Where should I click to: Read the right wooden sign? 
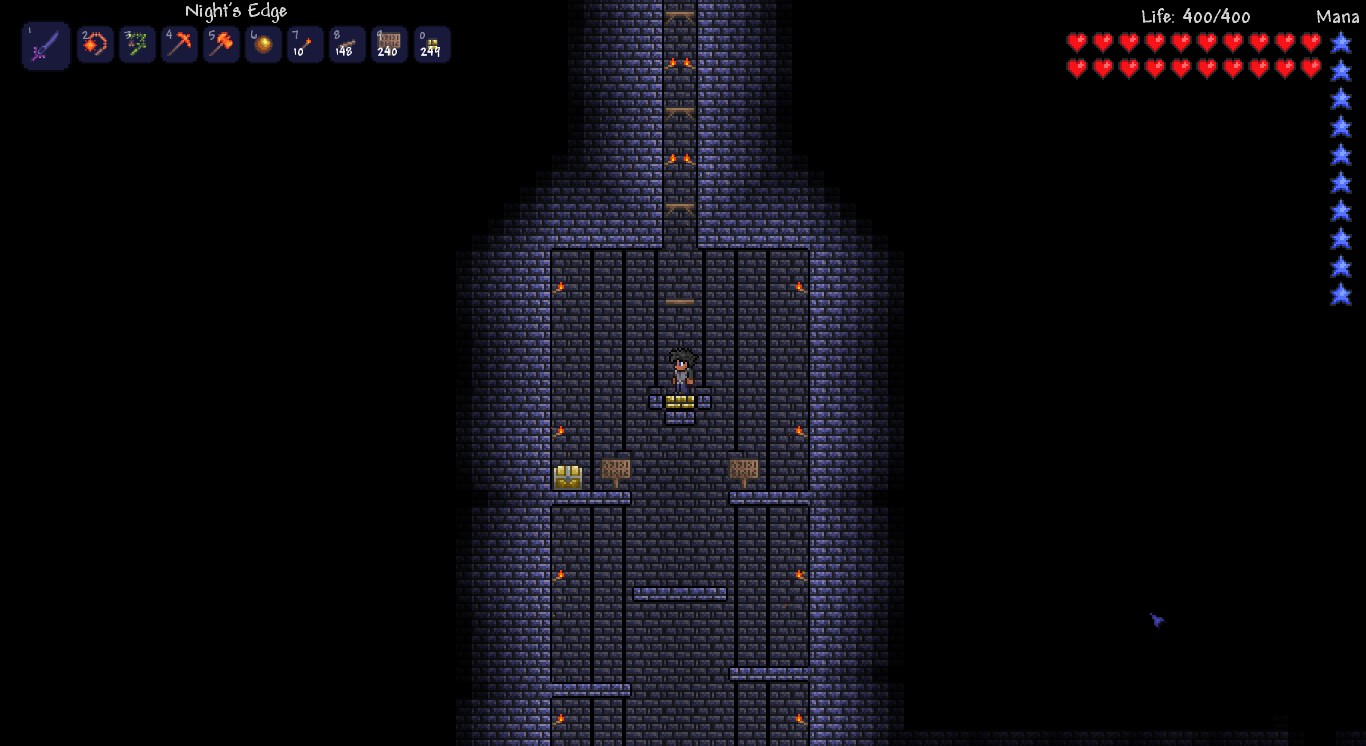coord(745,466)
